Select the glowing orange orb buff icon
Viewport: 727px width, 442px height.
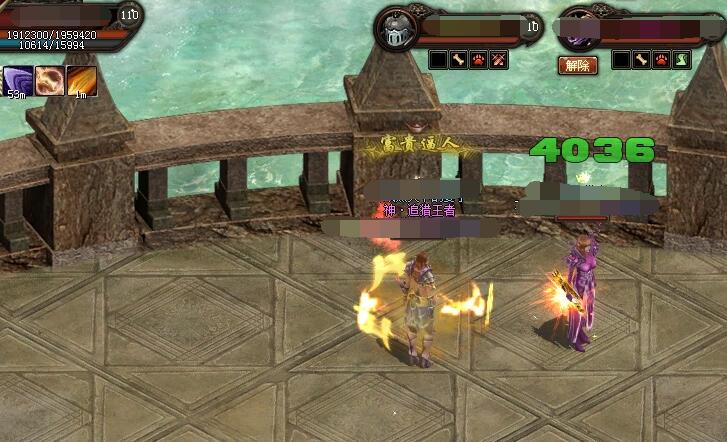49,79
